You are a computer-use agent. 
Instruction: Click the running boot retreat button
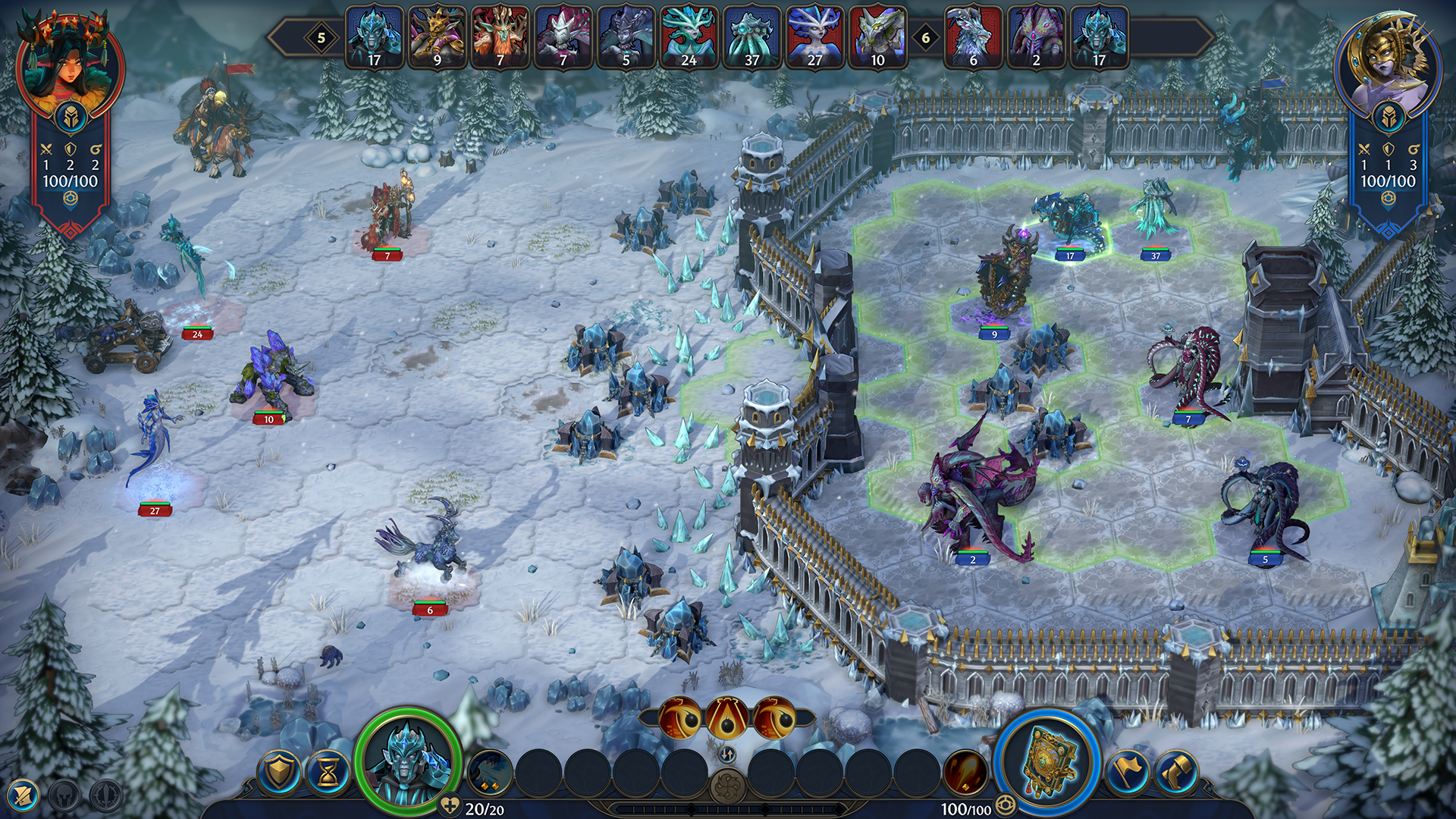[1175, 773]
